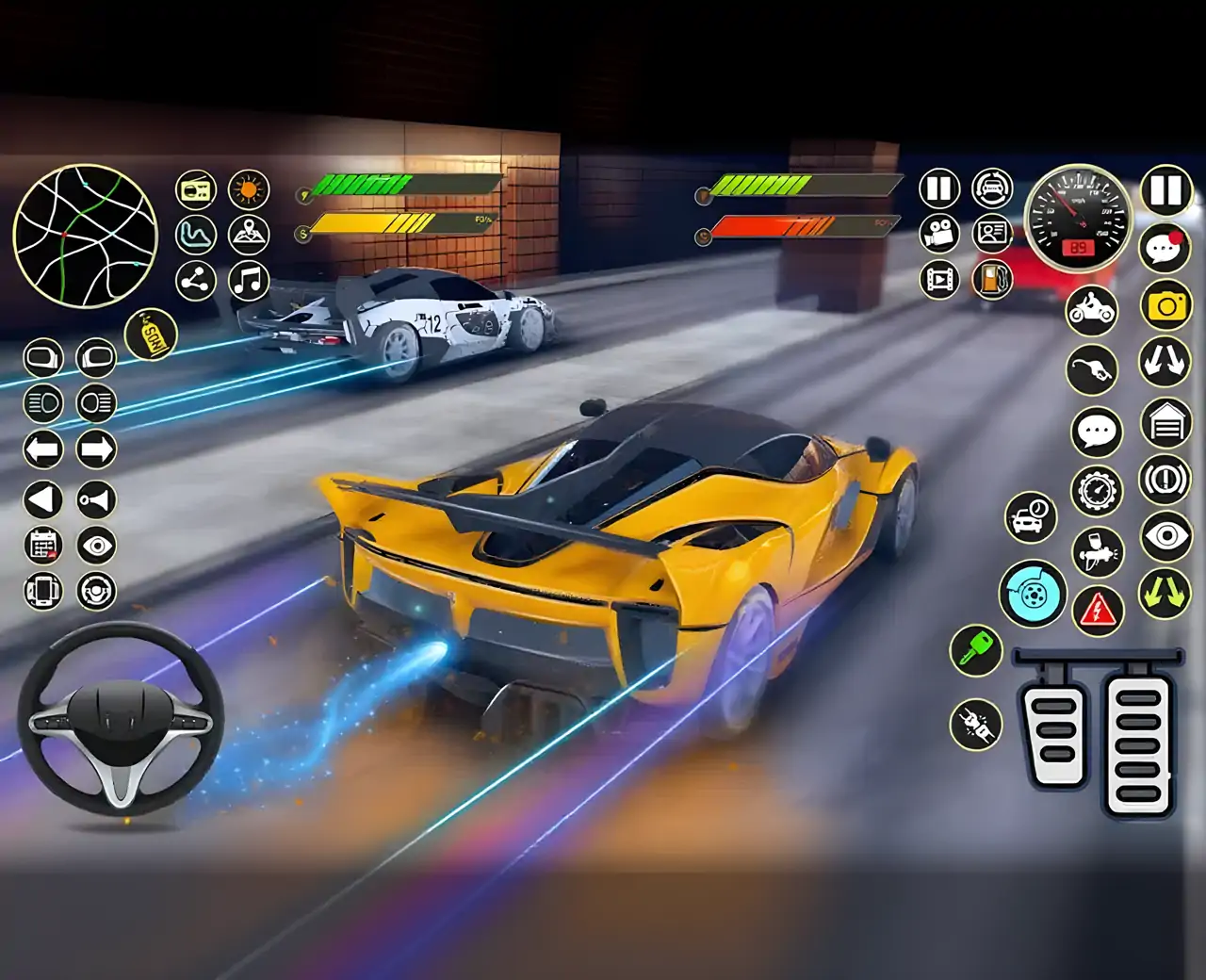Open the calendar daily rewards icon

[43, 546]
